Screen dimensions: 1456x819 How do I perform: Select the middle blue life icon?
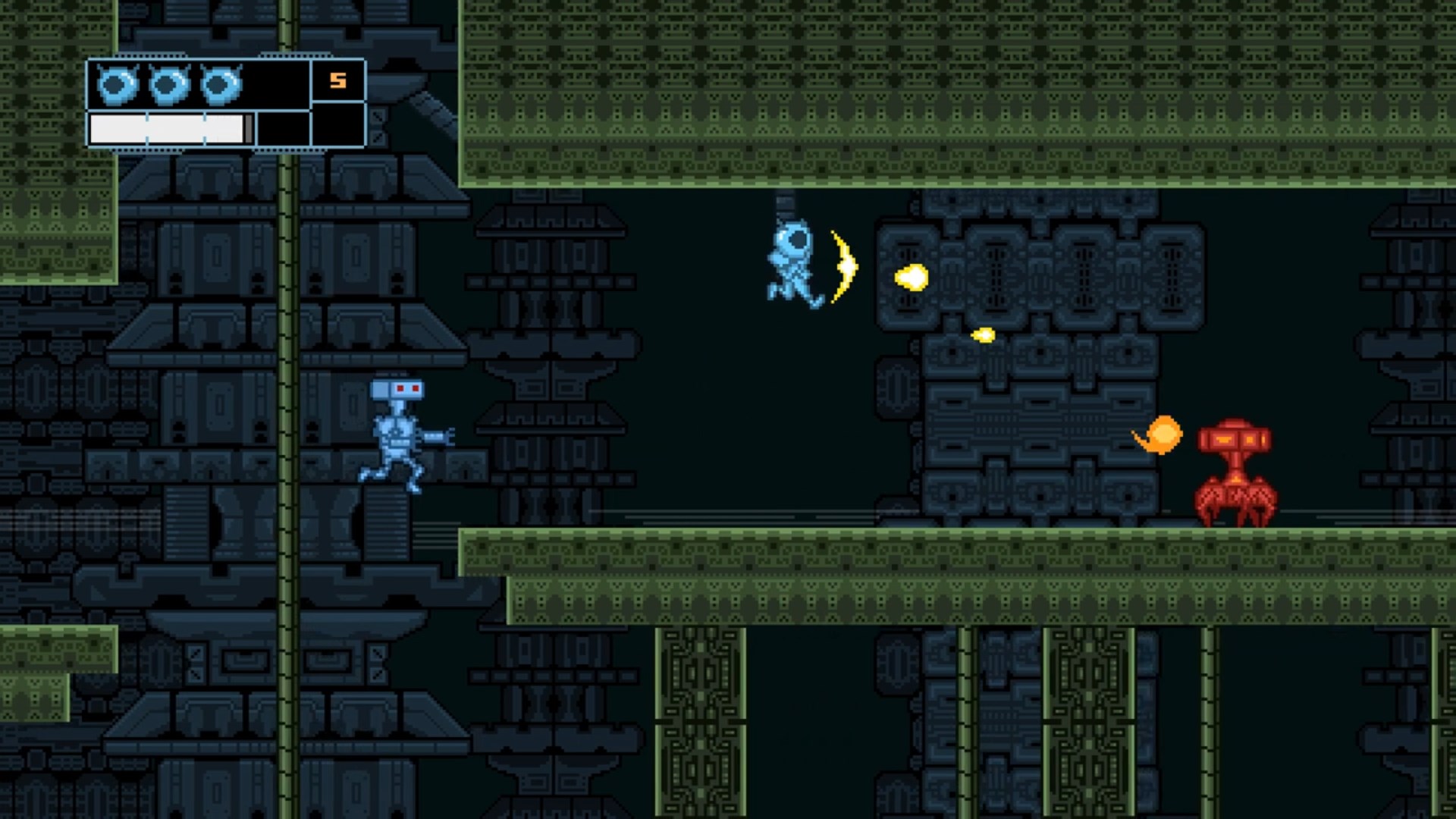point(168,82)
